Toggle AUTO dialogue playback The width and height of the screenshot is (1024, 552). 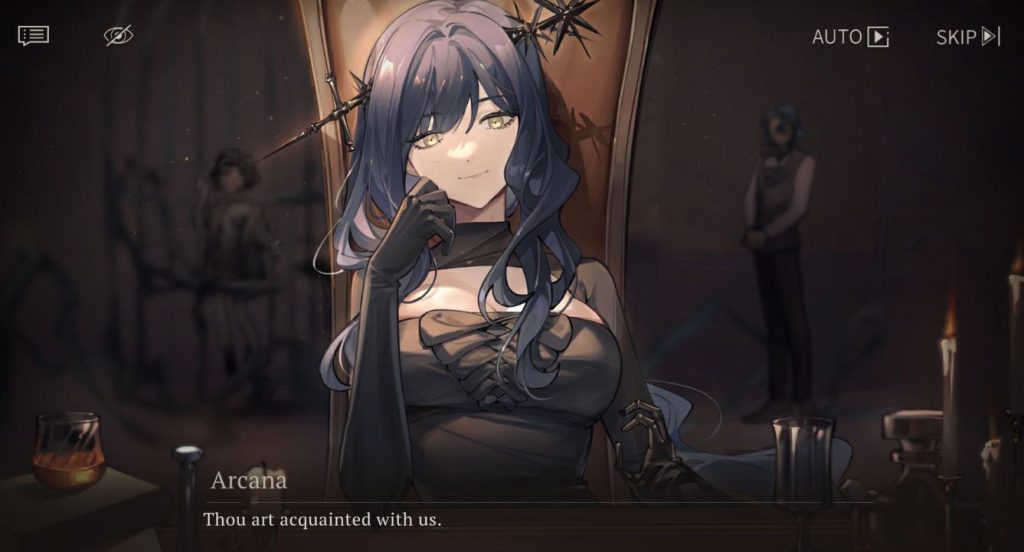(x=850, y=37)
